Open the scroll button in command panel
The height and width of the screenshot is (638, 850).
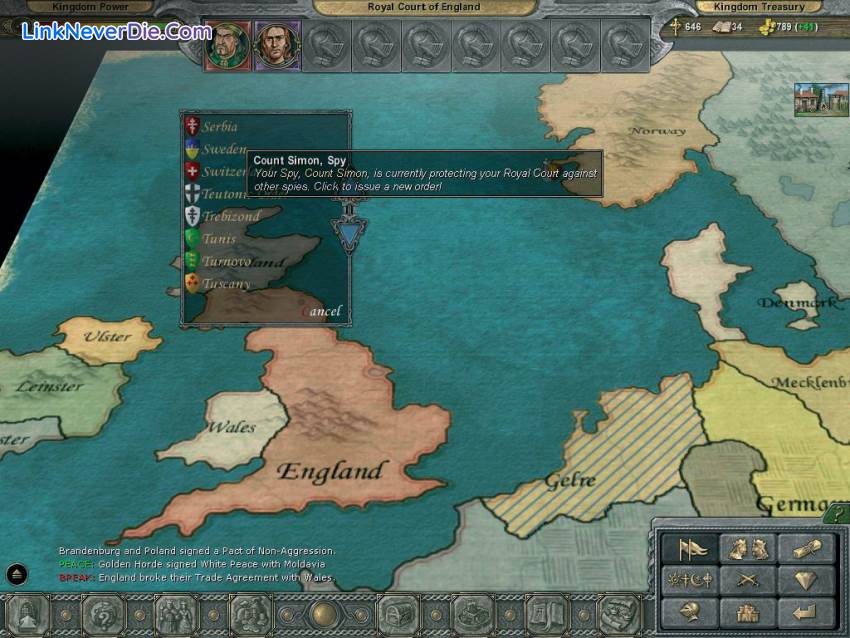pos(805,549)
